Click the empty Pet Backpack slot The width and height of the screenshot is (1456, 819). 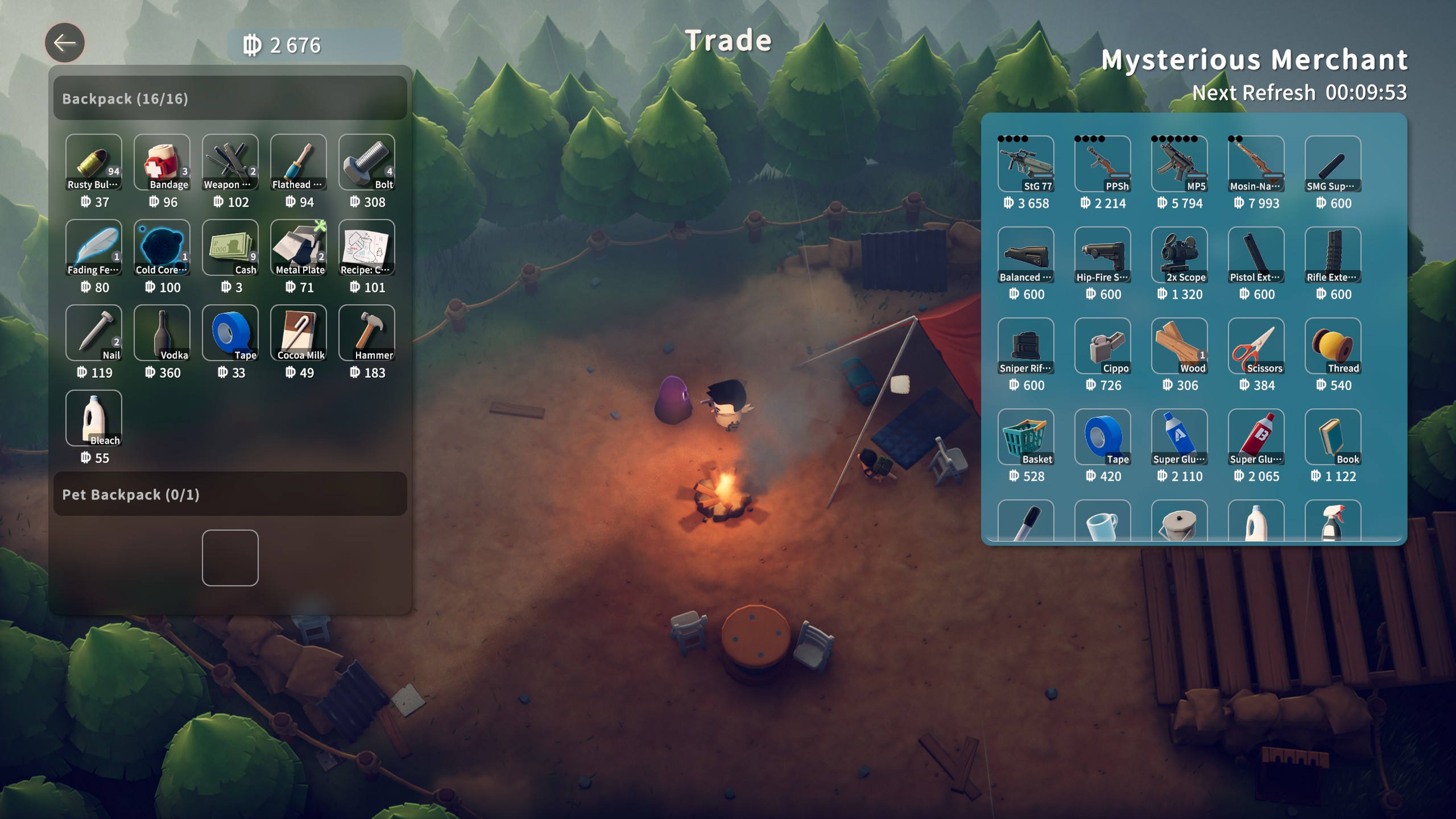point(230,558)
